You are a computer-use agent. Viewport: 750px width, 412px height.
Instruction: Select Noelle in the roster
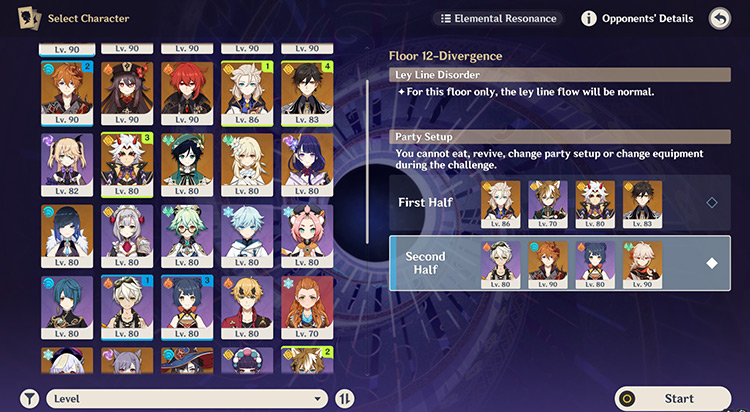[127, 235]
